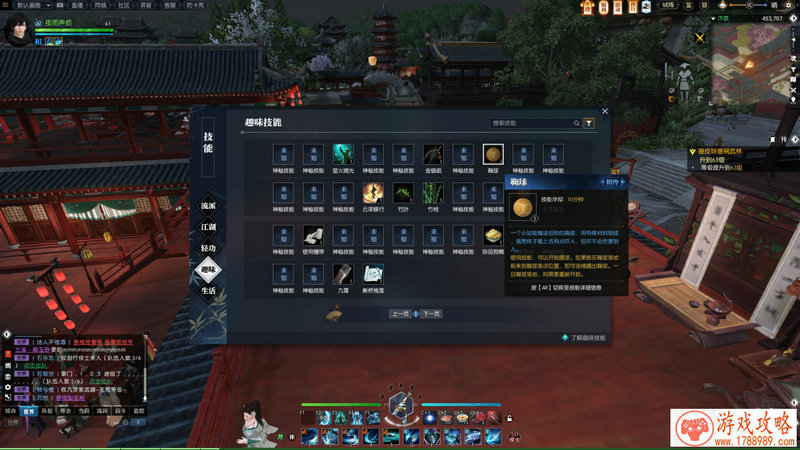Viewport: 800px width, 450px height.
Task: Switch to the 流派 skill tab
Action: click(208, 205)
